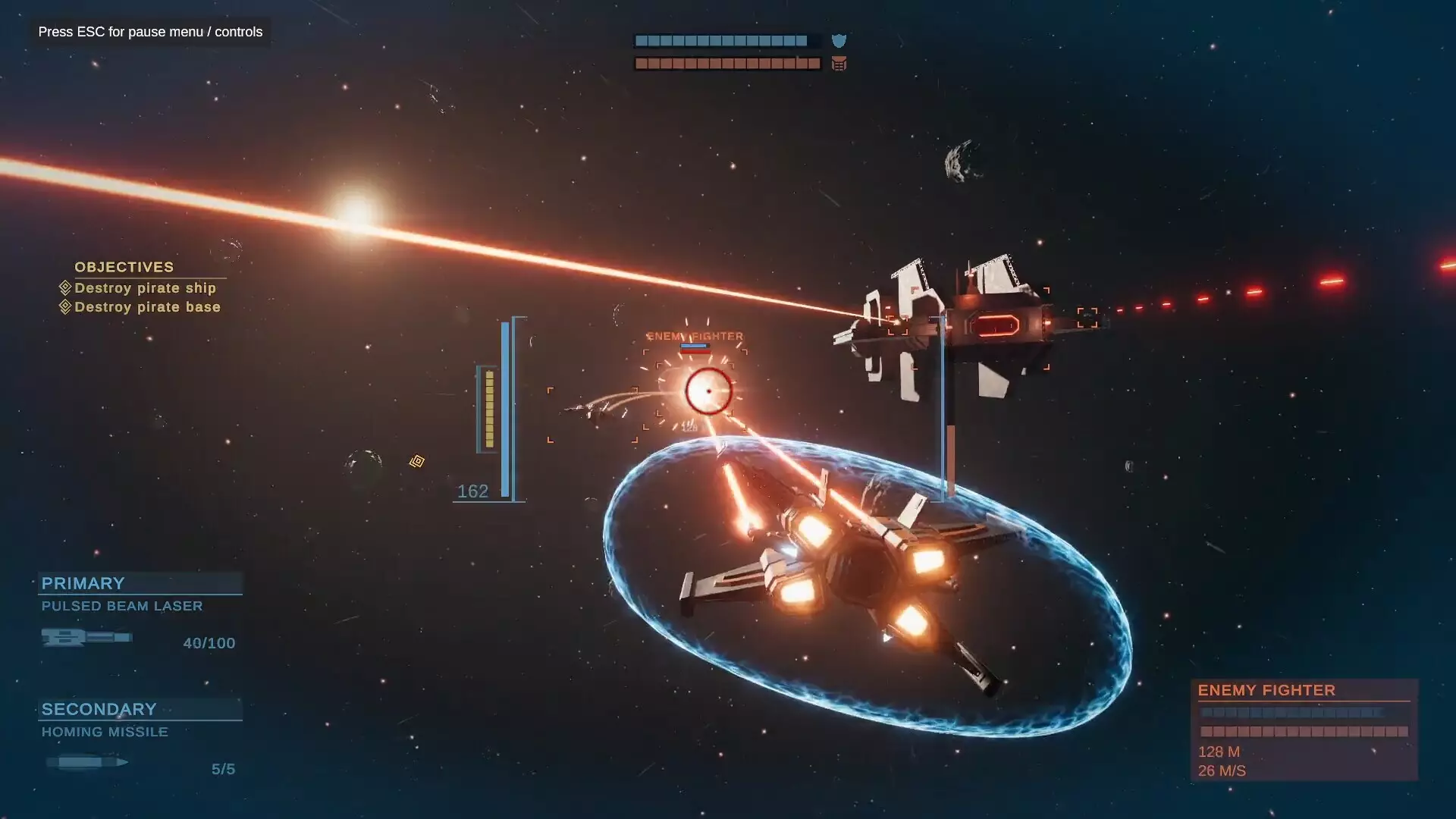Image resolution: width=1456 pixels, height=819 pixels.
Task: Click the Destroy pirate ship objective text
Action: click(146, 288)
